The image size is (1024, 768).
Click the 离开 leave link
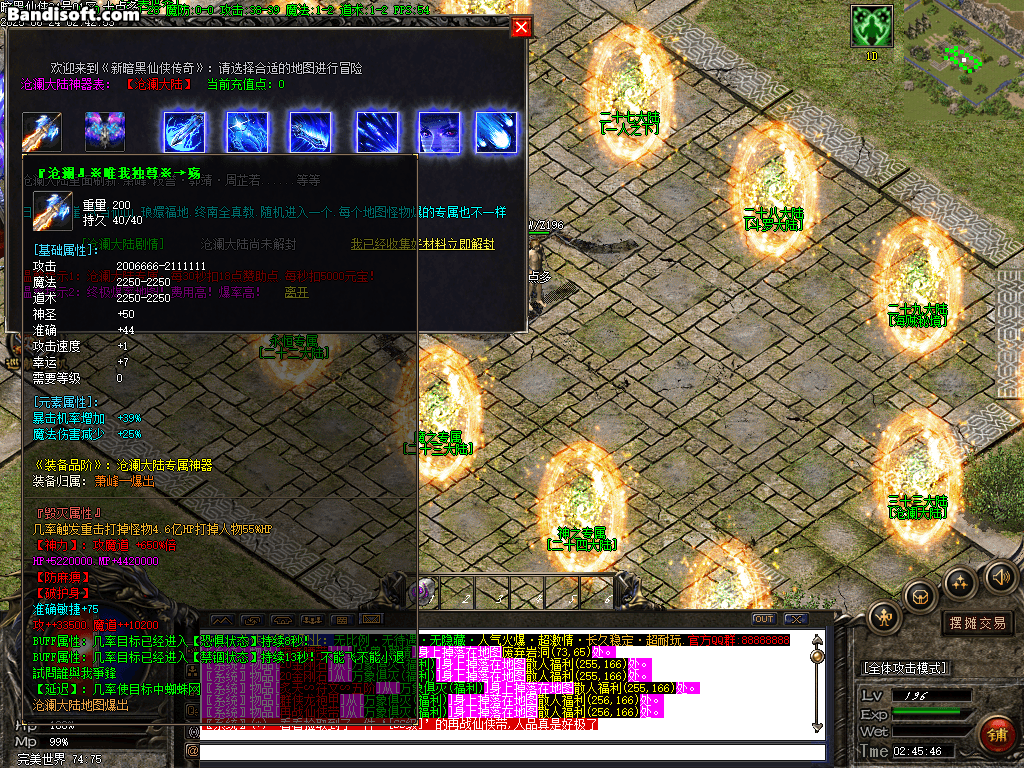pos(296,293)
